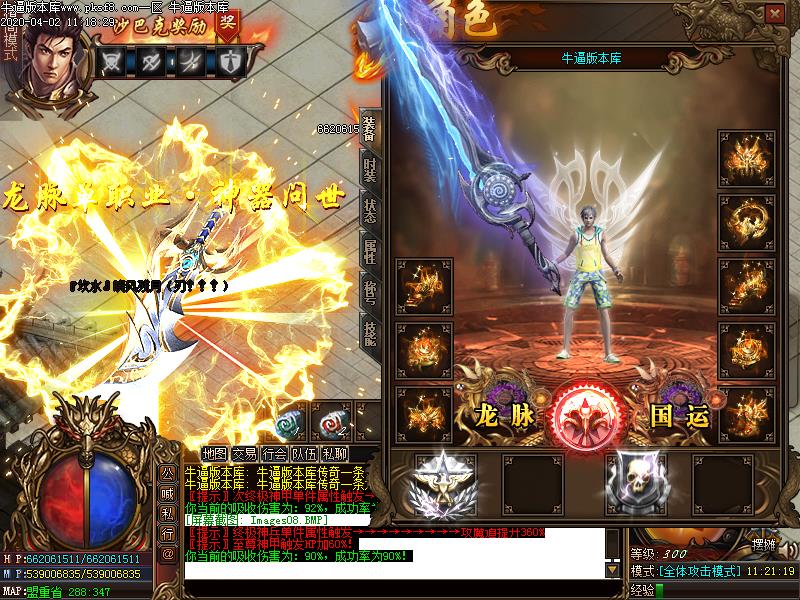
Task: Activate the red central emblem button
Action: coord(588,412)
